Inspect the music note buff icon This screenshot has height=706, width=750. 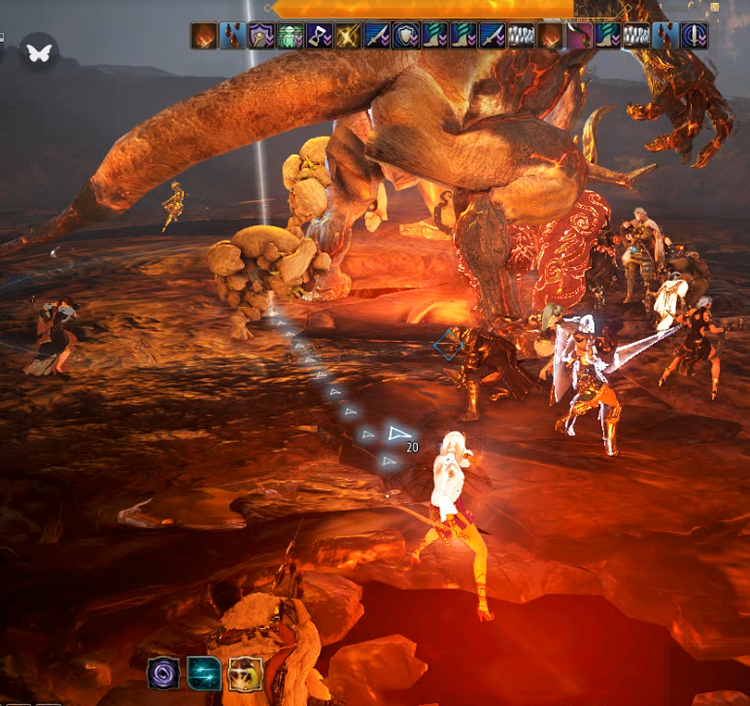[320, 37]
